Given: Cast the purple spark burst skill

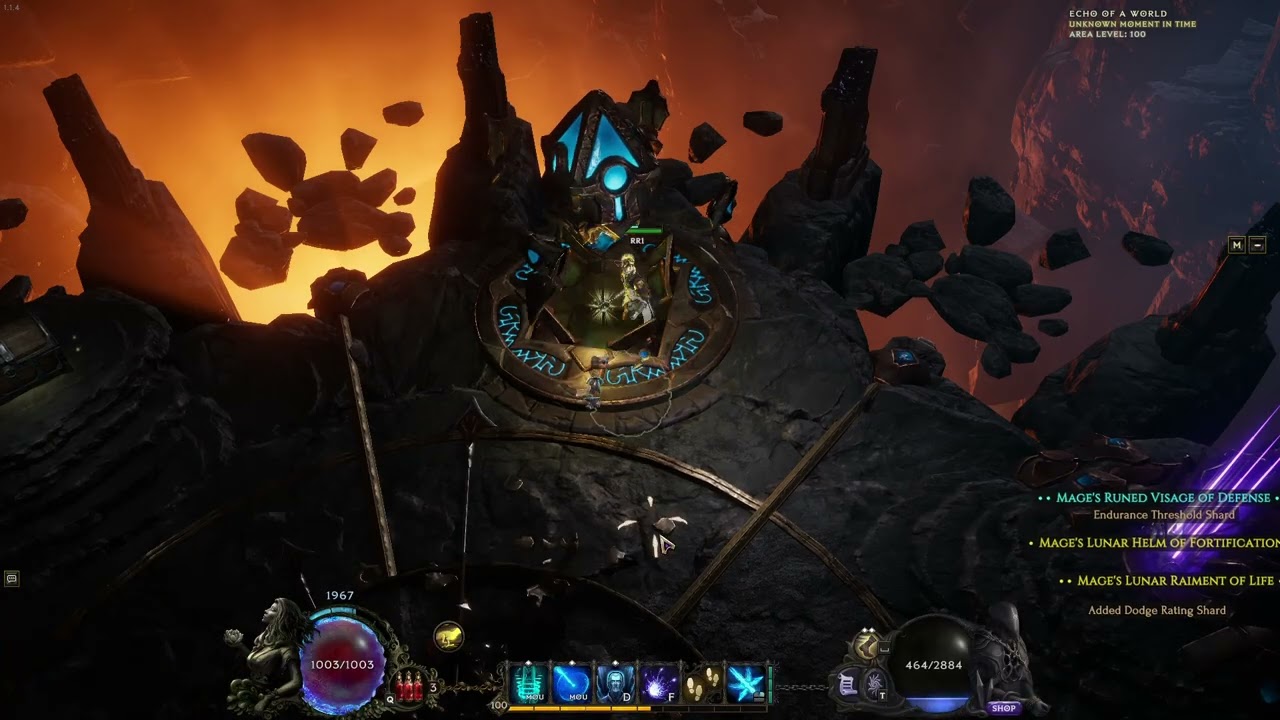Looking at the screenshot, I should [x=659, y=684].
